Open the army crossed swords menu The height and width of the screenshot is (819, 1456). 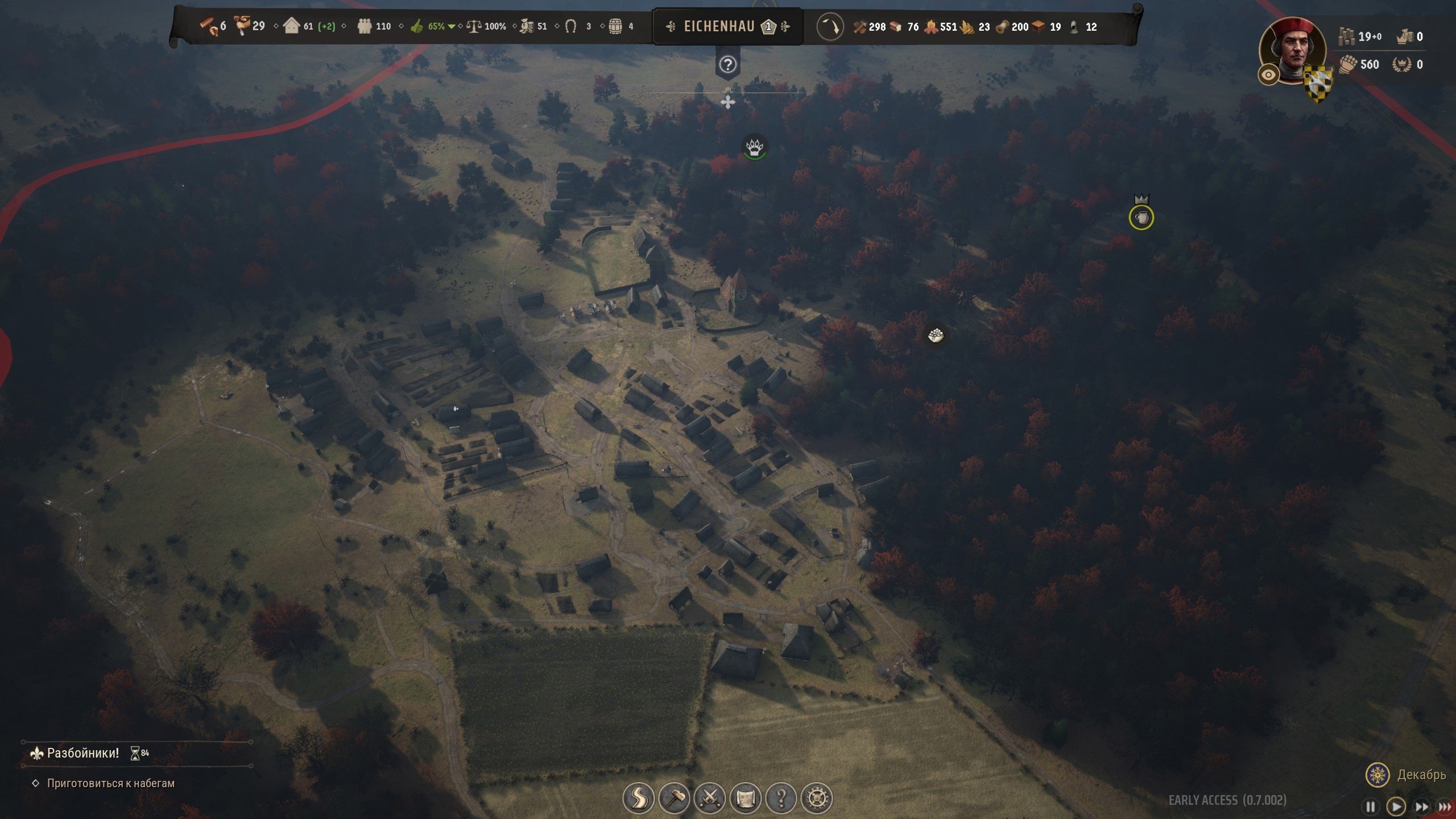click(x=710, y=799)
